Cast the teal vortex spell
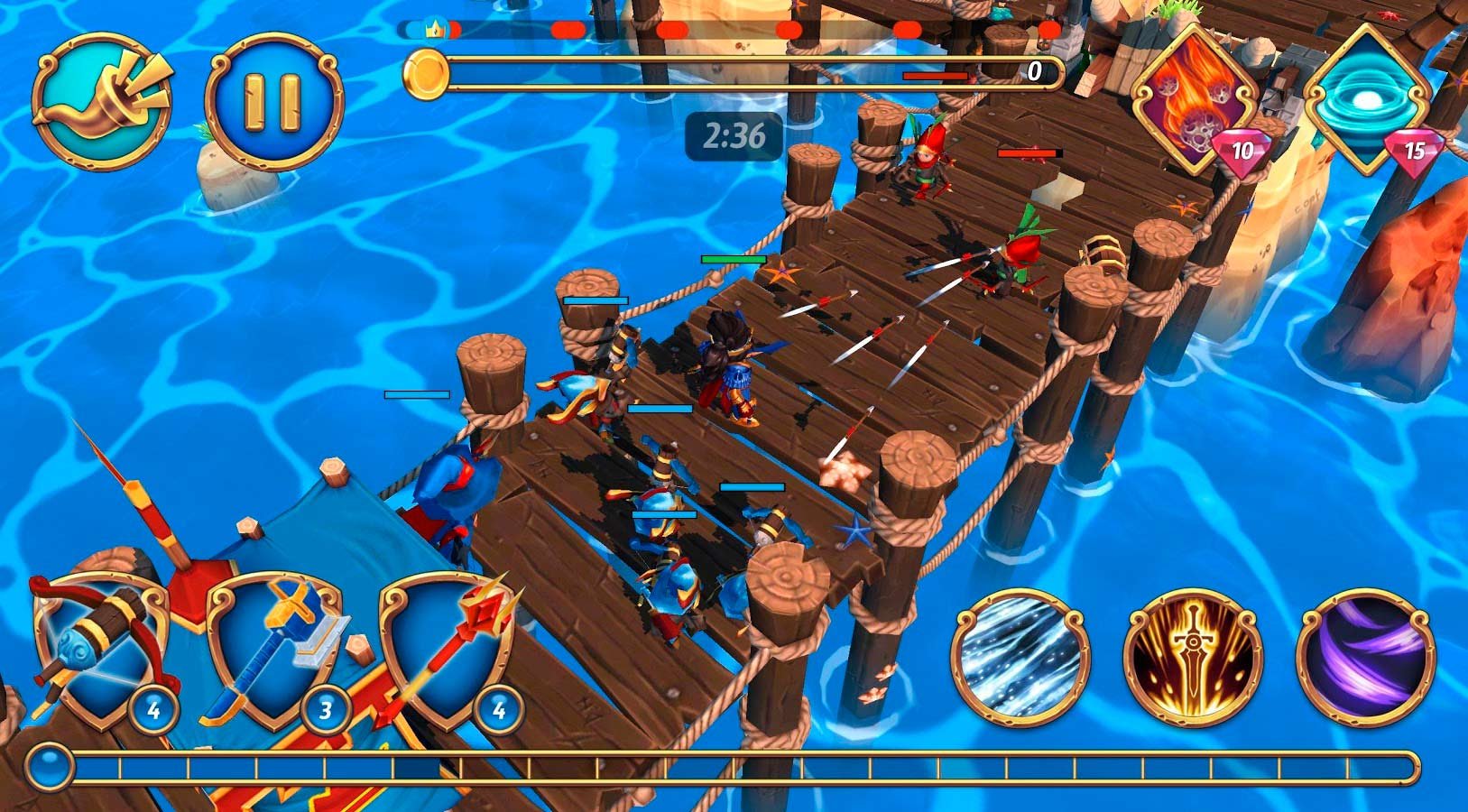The width and height of the screenshot is (1468, 812). 1367,97
